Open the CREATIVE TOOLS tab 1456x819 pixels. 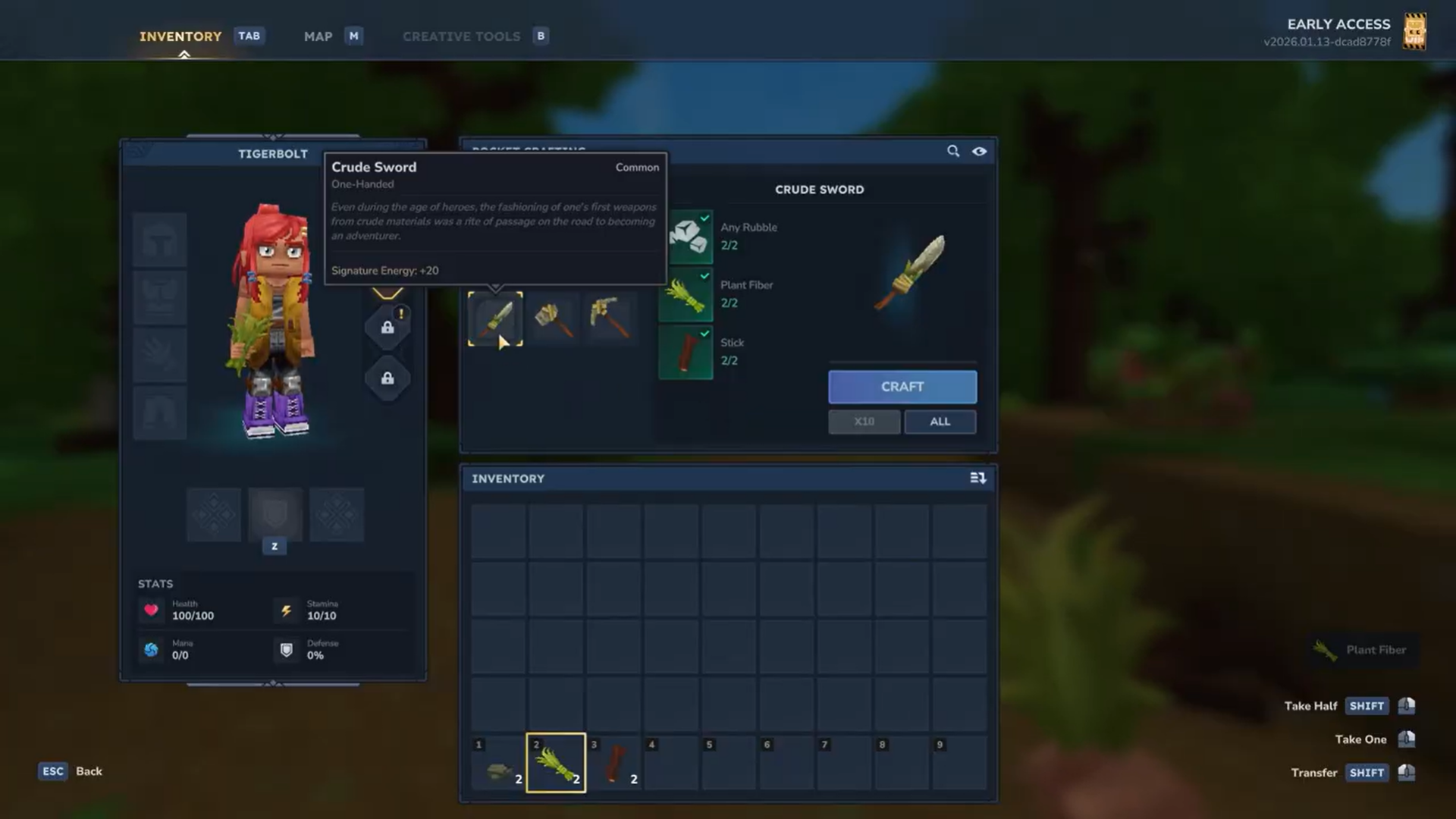point(461,36)
